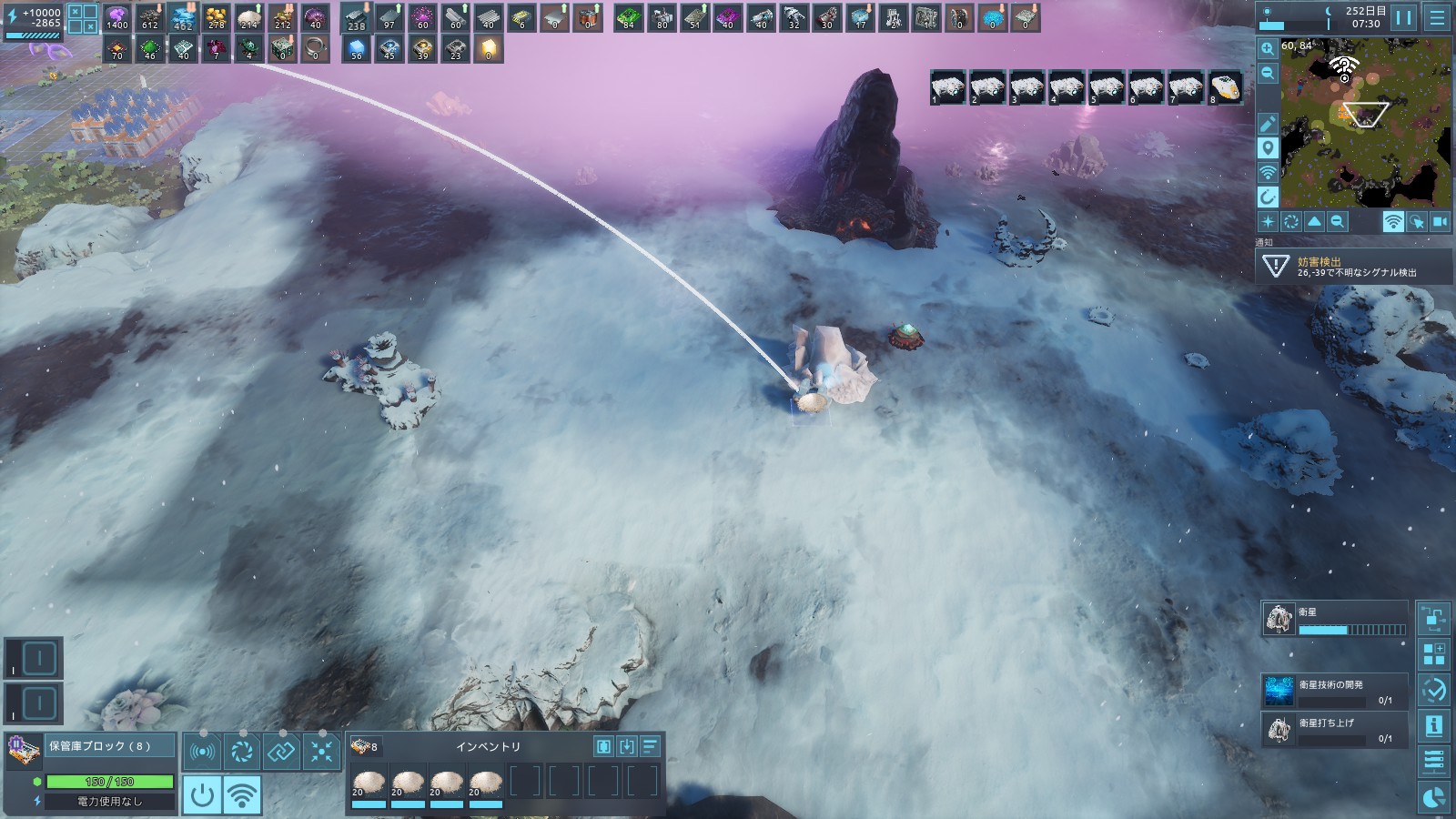This screenshot has height=819, width=1456.
Task: Toggle the camera button under the minimap
Action: click(x=1440, y=222)
